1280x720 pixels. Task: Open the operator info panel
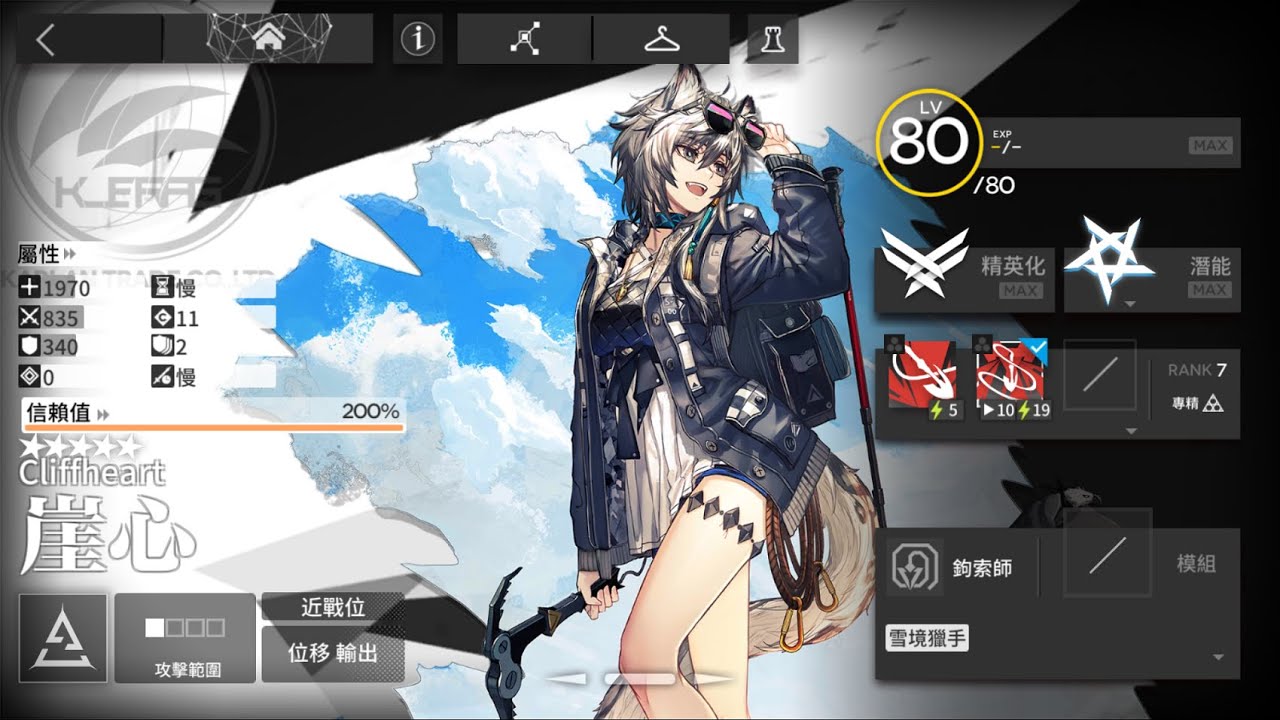(x=419, y=39)
